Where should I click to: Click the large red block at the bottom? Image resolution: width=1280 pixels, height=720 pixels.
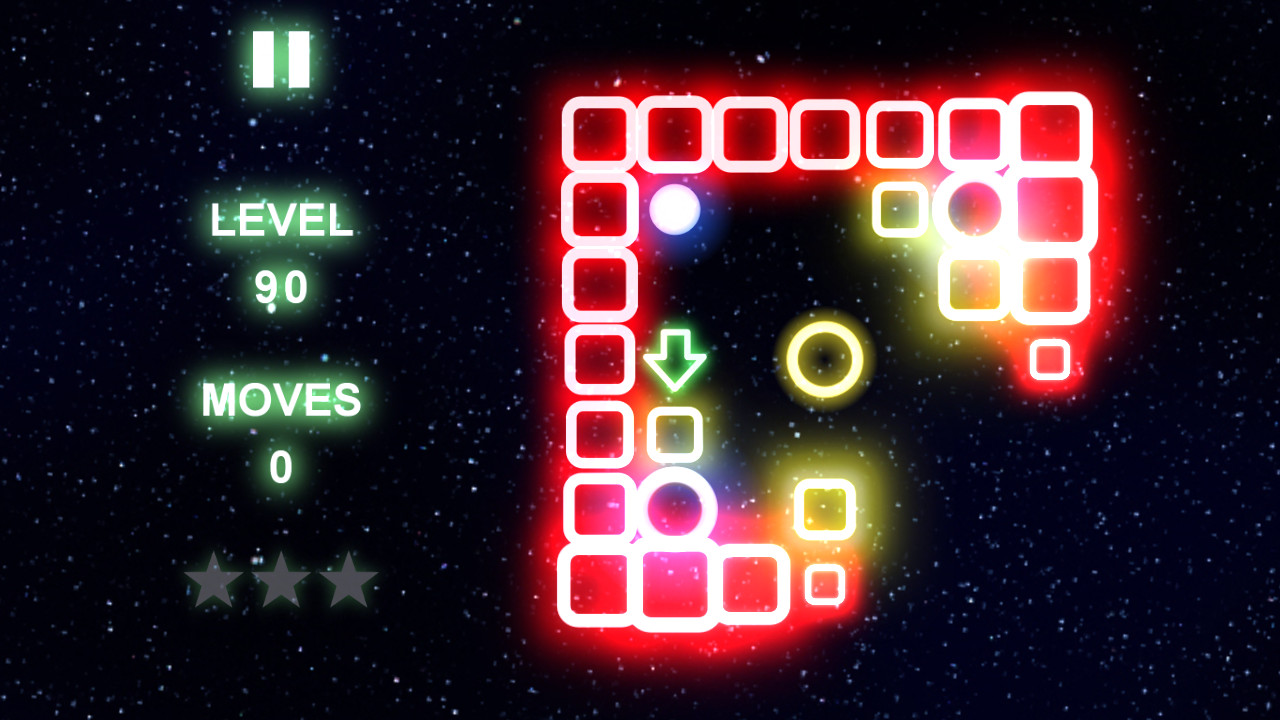coord(673,583)
